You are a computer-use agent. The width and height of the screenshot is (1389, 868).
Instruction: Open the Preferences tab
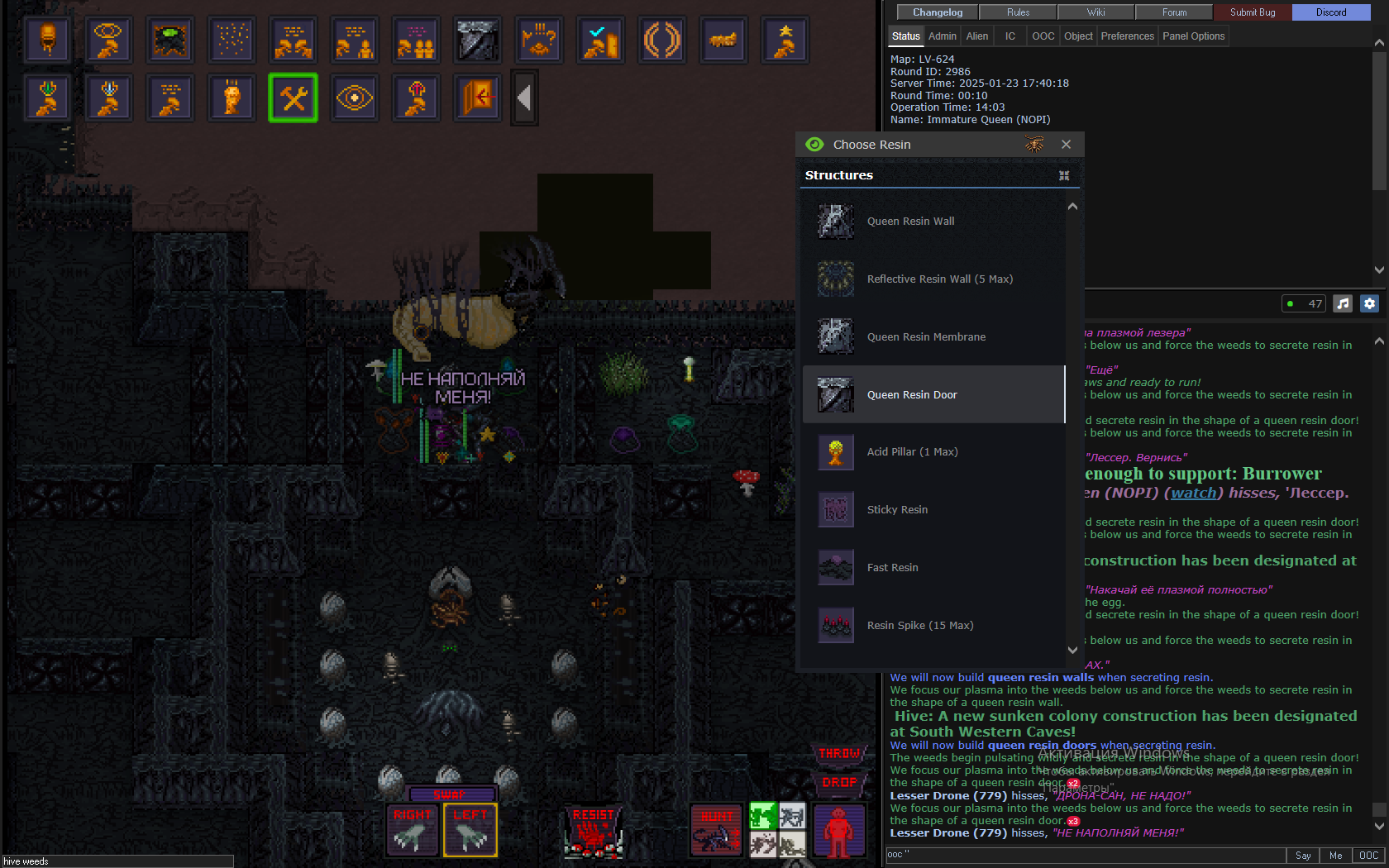pos(1127,36)
